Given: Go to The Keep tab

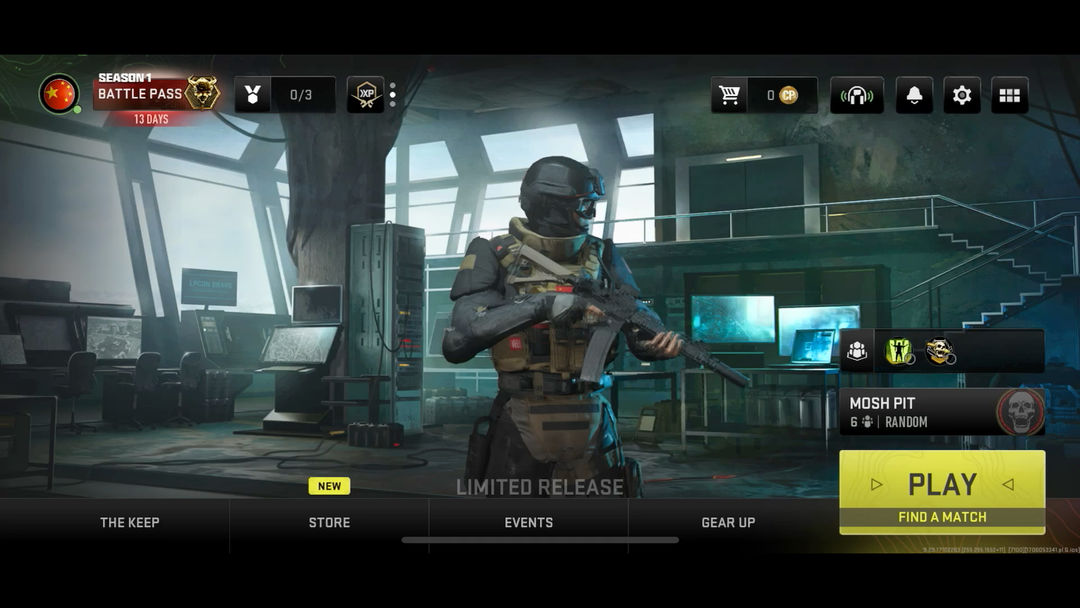Looking at the screenshot, I should pos(129,522).
